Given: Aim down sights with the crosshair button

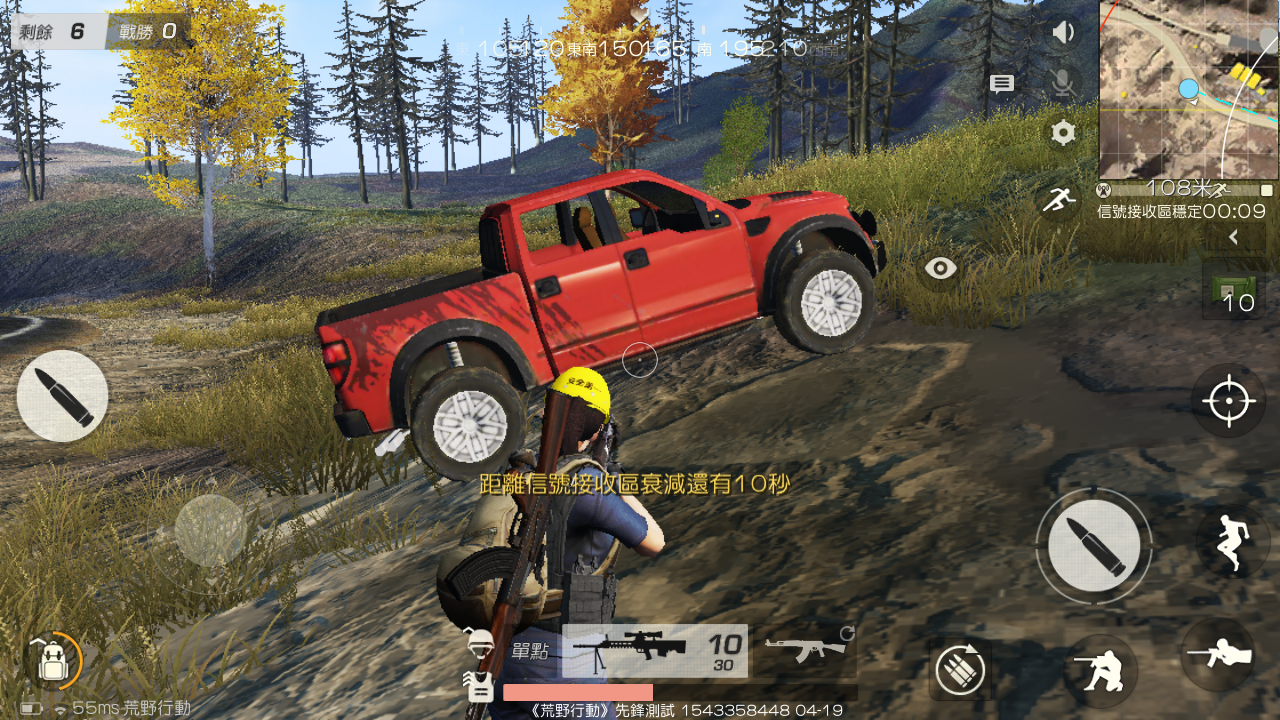Looking at the screenshot, I should (x=1229, y=401).
